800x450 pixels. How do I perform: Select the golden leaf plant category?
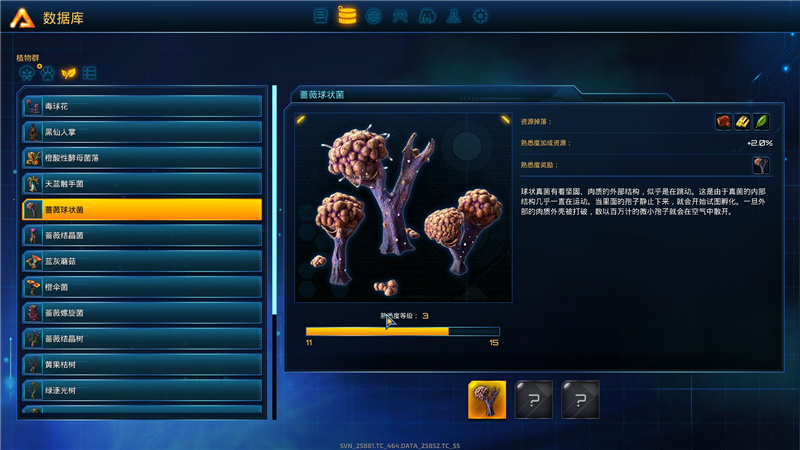coord(69,73)
